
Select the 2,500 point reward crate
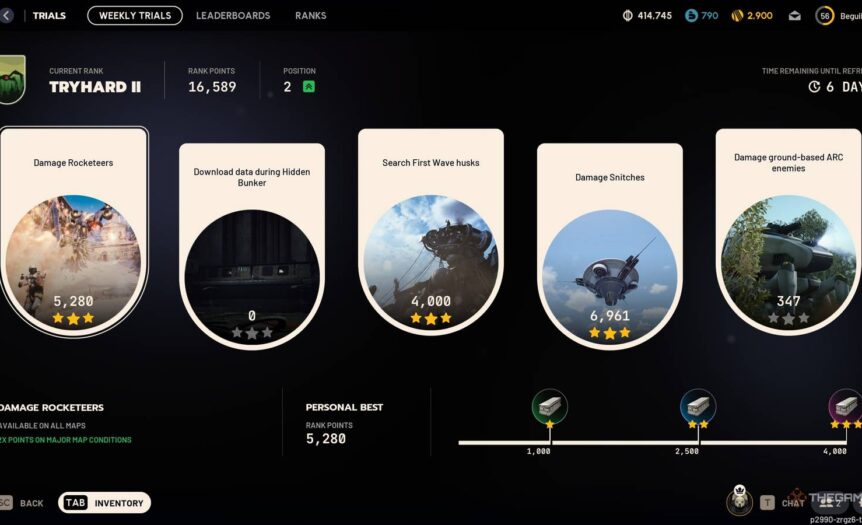click(x=697, y=405)
